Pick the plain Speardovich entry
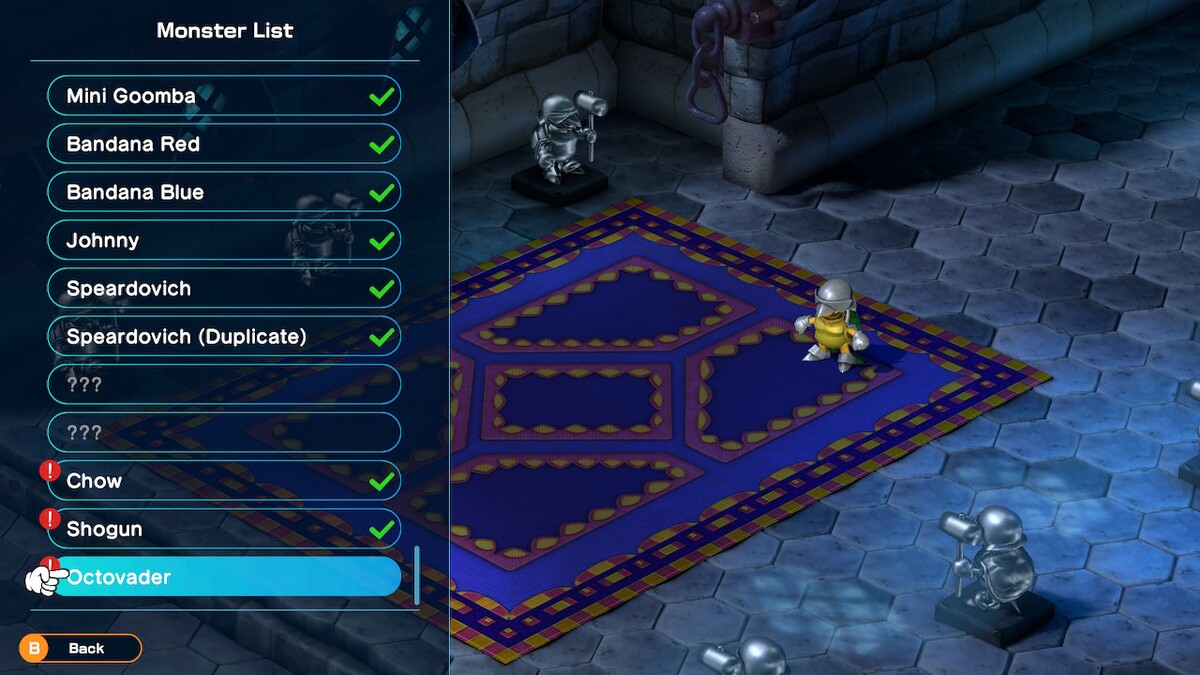This screenshot has height=675, width=1200. (223, 288)
